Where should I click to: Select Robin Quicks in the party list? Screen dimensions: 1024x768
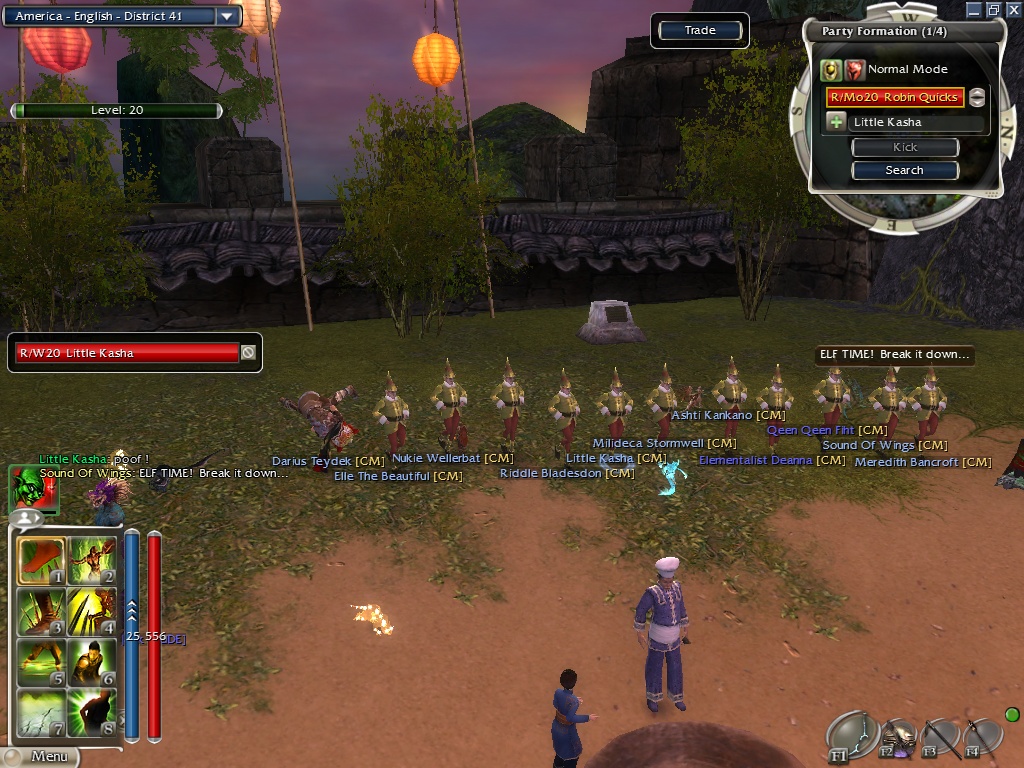coord(894,97)
